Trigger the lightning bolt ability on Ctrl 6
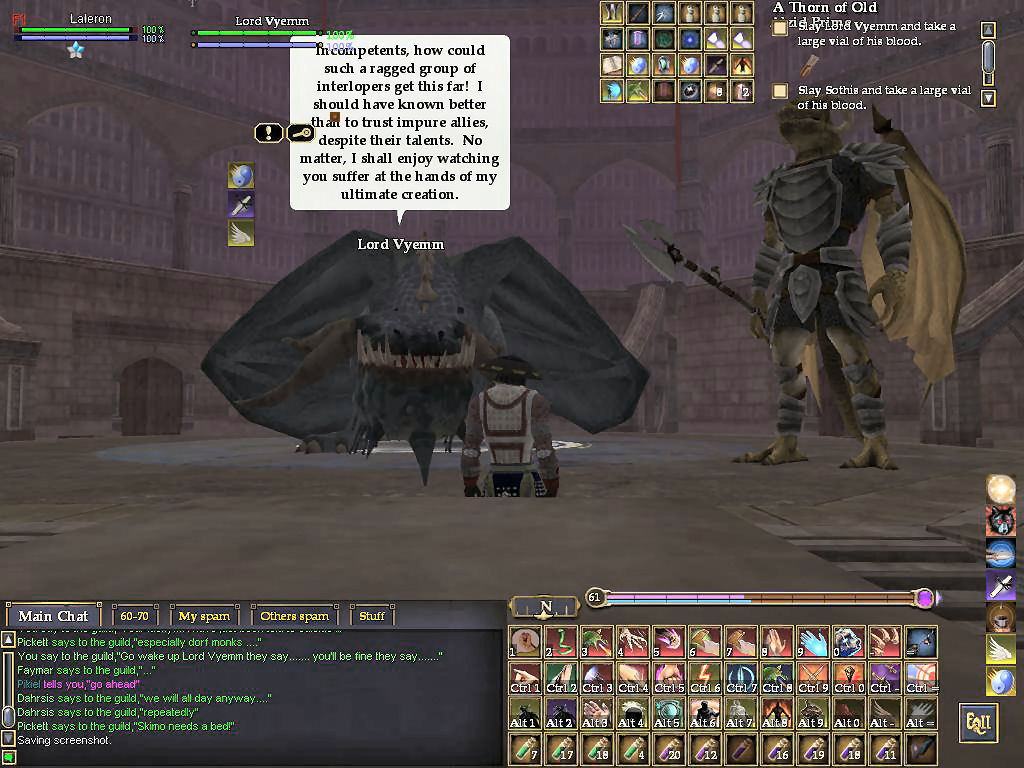Viewport: 1024px width, 768px height. tap(705, 679)
